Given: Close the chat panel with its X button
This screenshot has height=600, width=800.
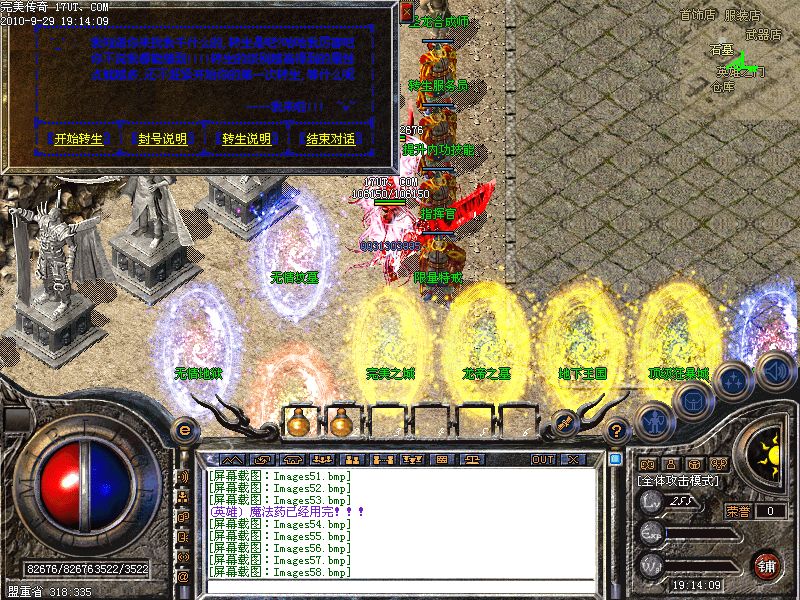Looking at the screenshot, I should tap(572, 459).
